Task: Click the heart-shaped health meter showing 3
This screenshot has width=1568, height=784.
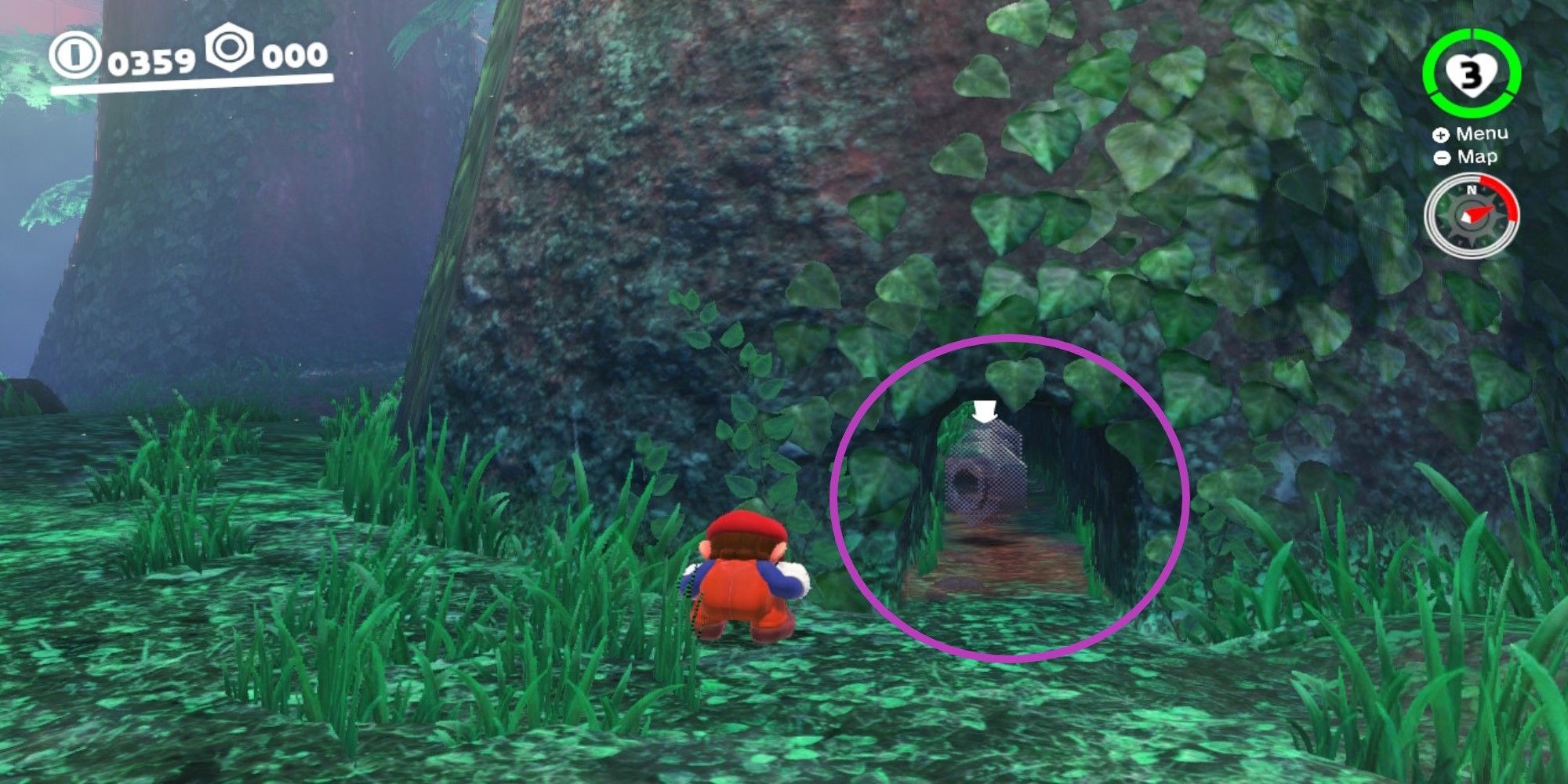Action: coord(1472,72)
